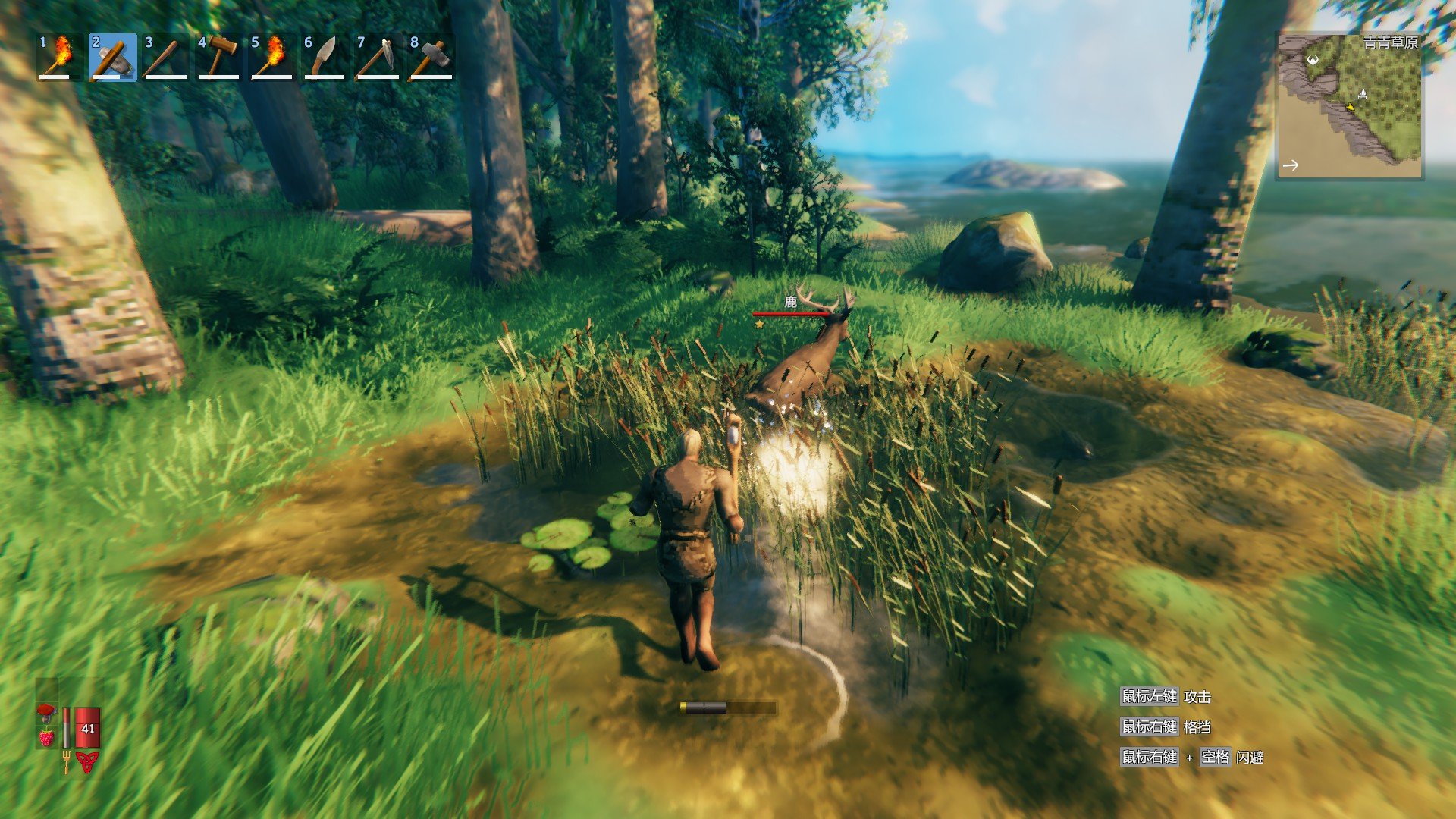
Task: Select the torch in hotbar slot 5
Action: coord(271,57)
